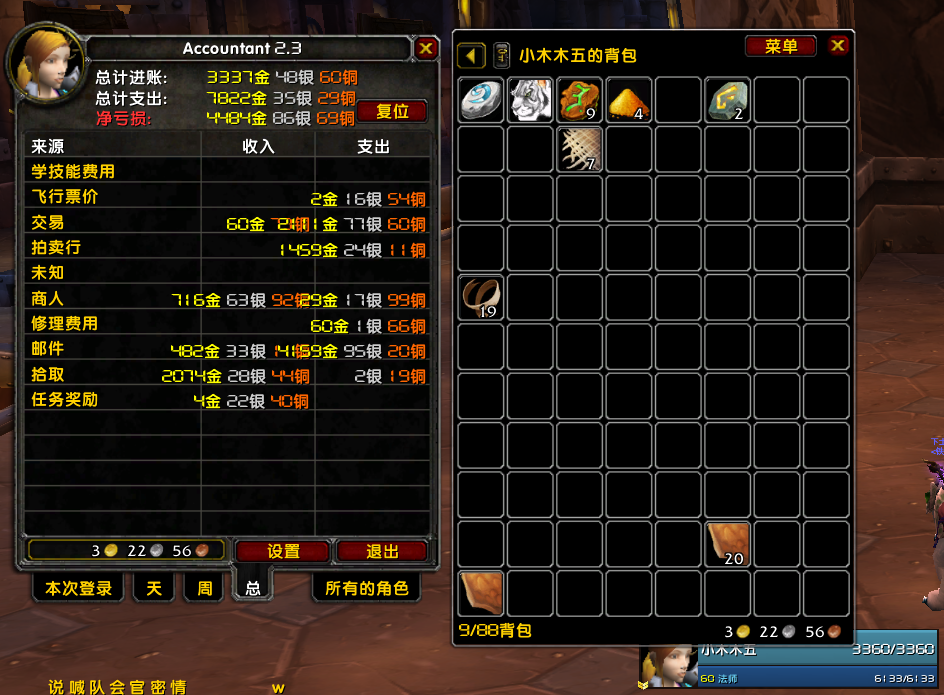Close the Accountant window

pos(426,48)
